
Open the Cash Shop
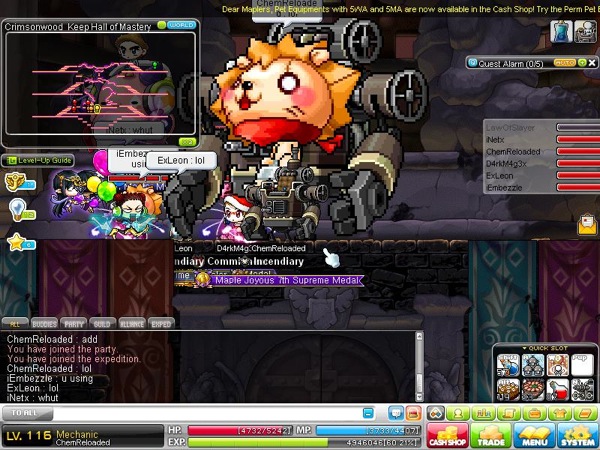point(446,435)
